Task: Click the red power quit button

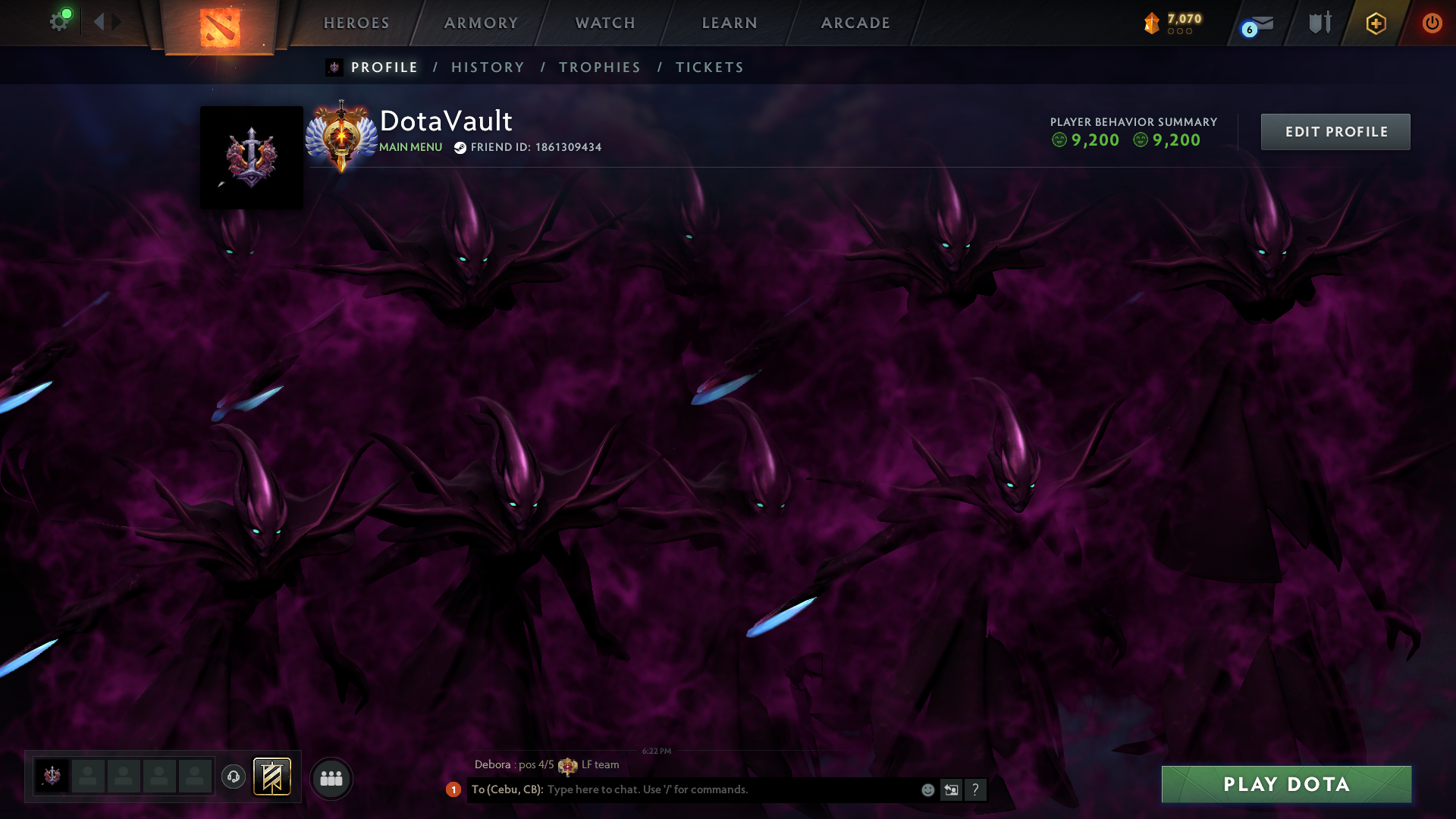Action: (1432, 24)
